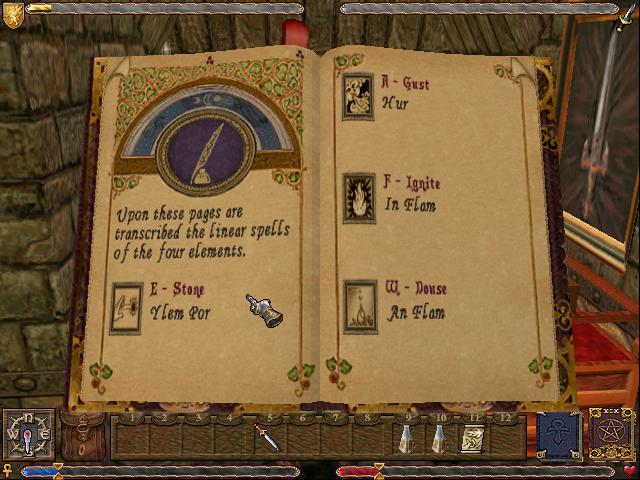Pick the Ignite spell icon
The image size is (640, 480).
pyautogui.click(x=358, y=194)
